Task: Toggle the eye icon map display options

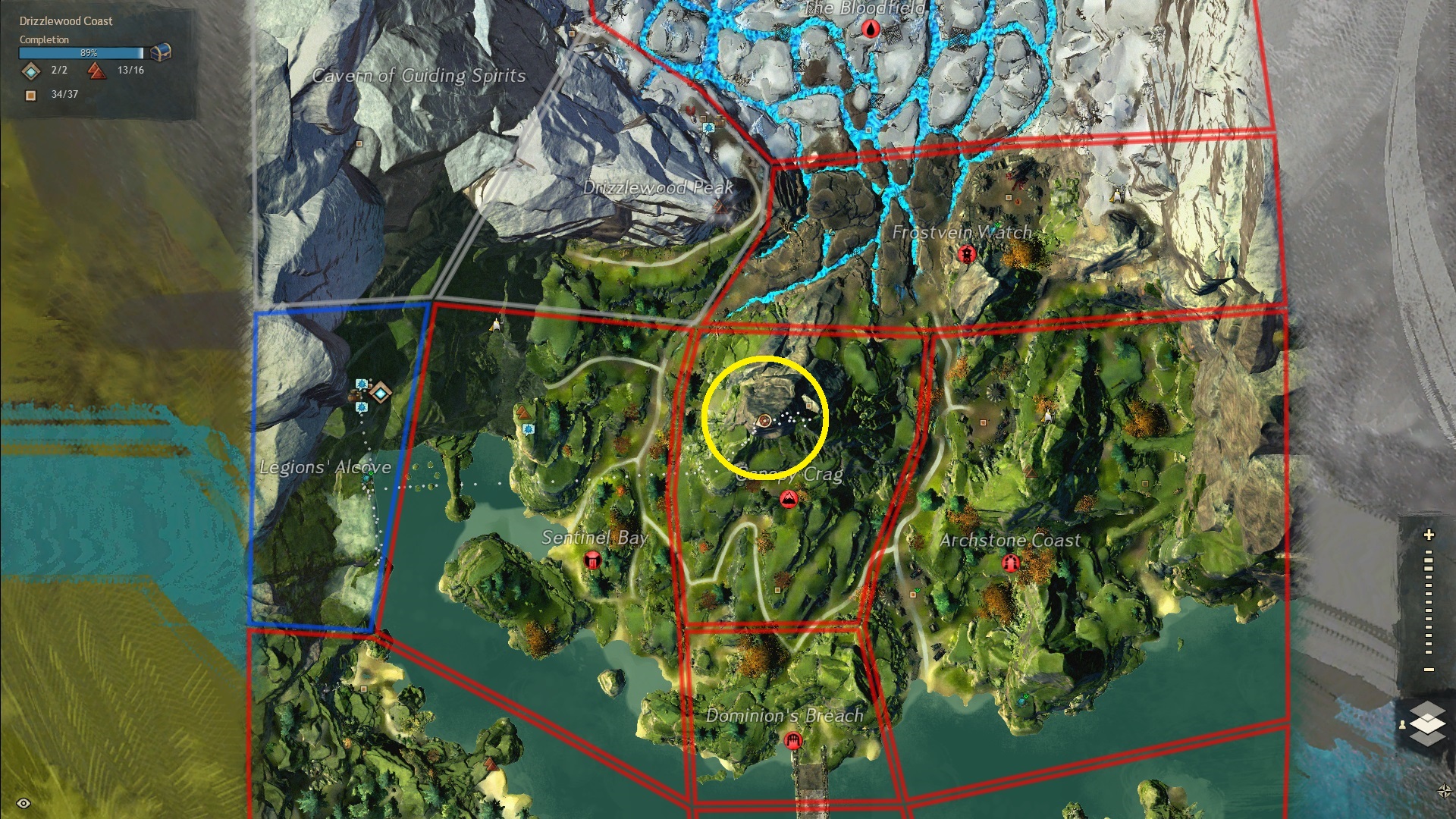Action: pos(24,803)
